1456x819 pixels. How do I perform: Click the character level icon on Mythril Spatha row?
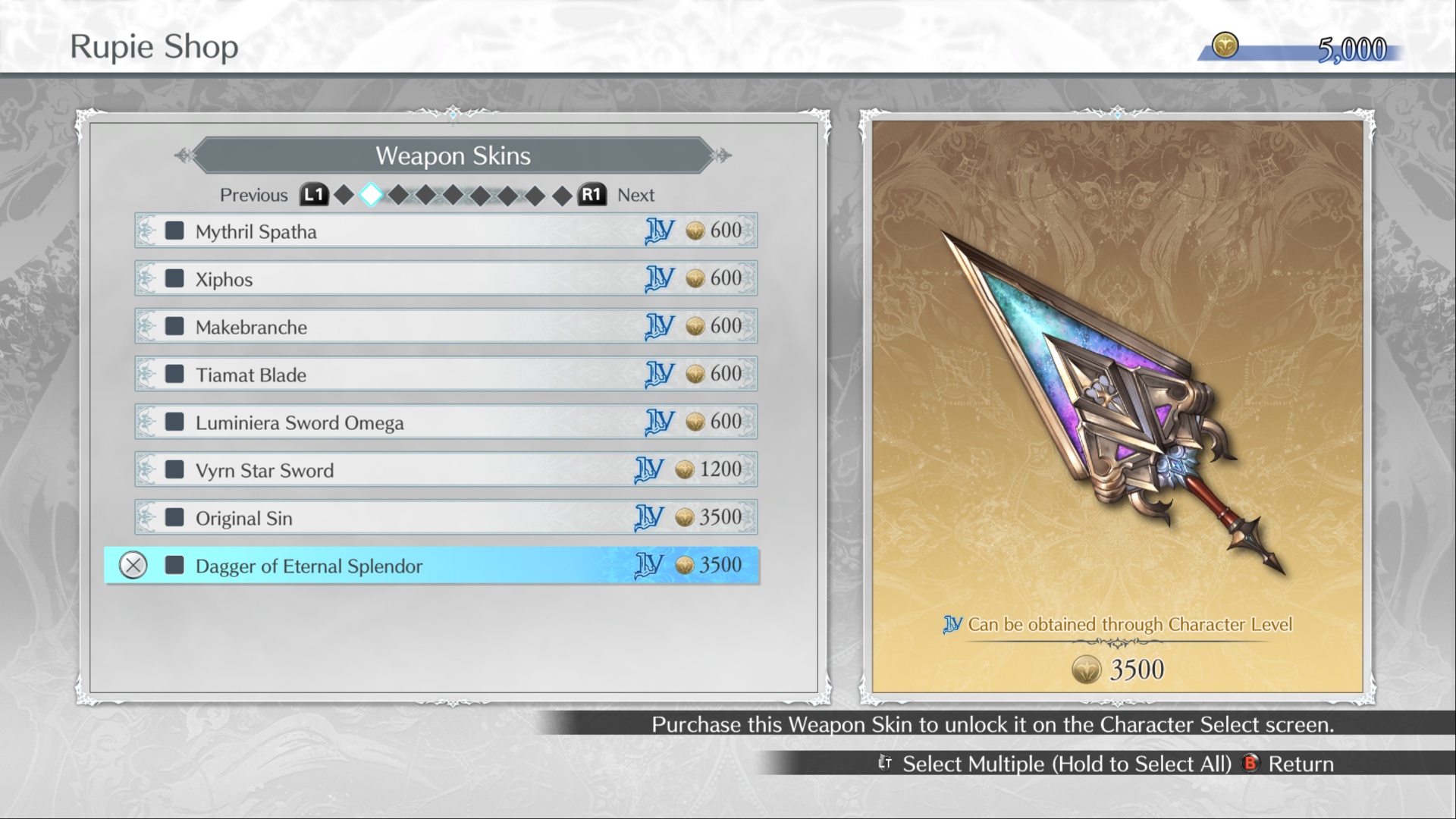tap(660, 231)
